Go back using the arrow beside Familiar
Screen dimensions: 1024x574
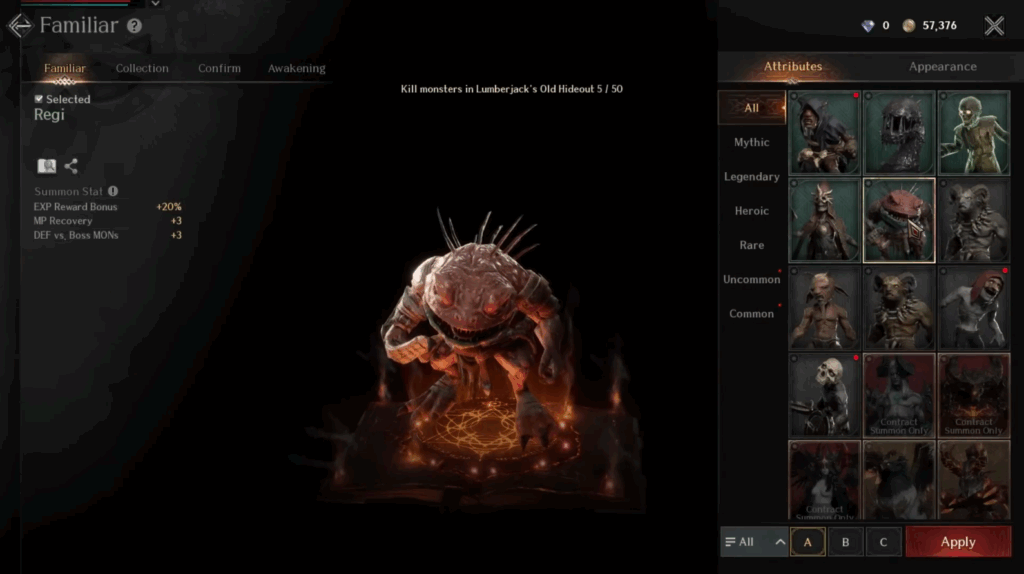point(18,26)
